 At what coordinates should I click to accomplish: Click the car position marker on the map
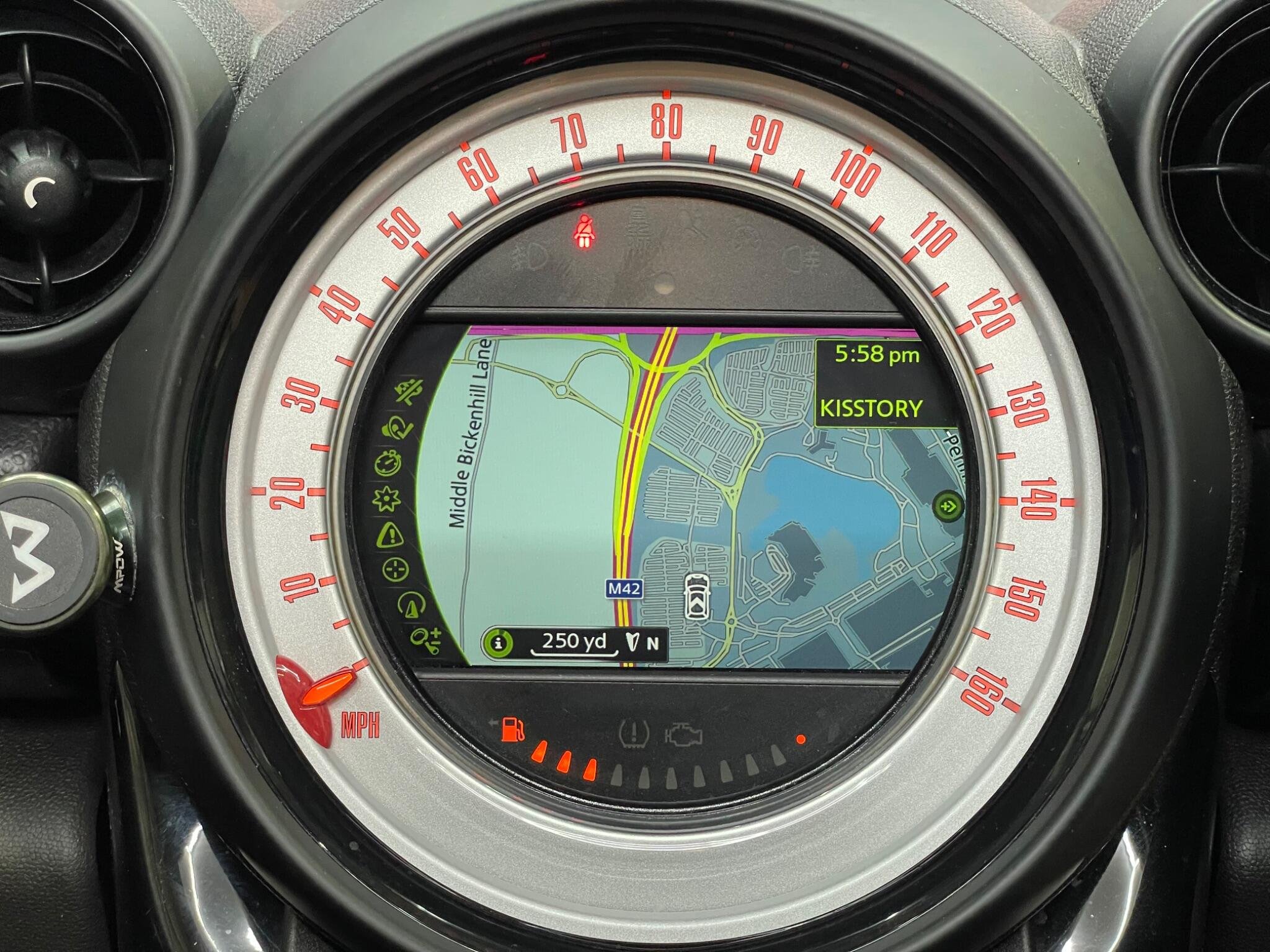[x=695, y=595]
